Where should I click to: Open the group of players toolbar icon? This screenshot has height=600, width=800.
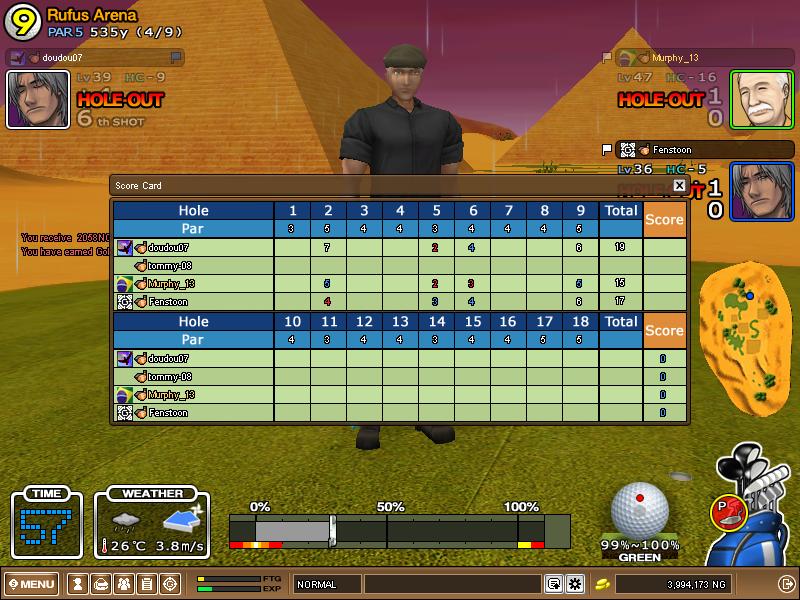pos(123,584)
